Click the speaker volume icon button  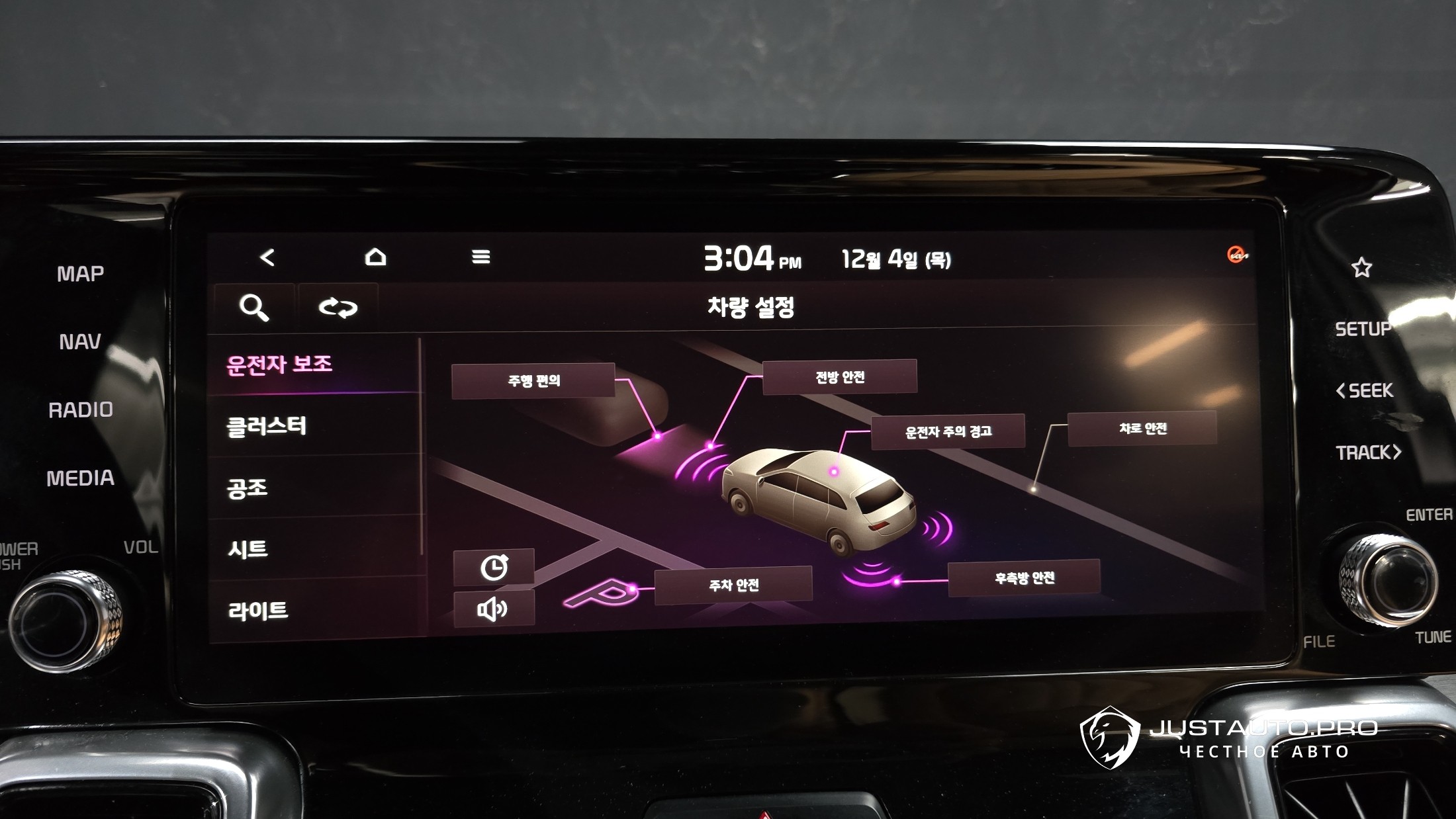(x=494, y=609)
